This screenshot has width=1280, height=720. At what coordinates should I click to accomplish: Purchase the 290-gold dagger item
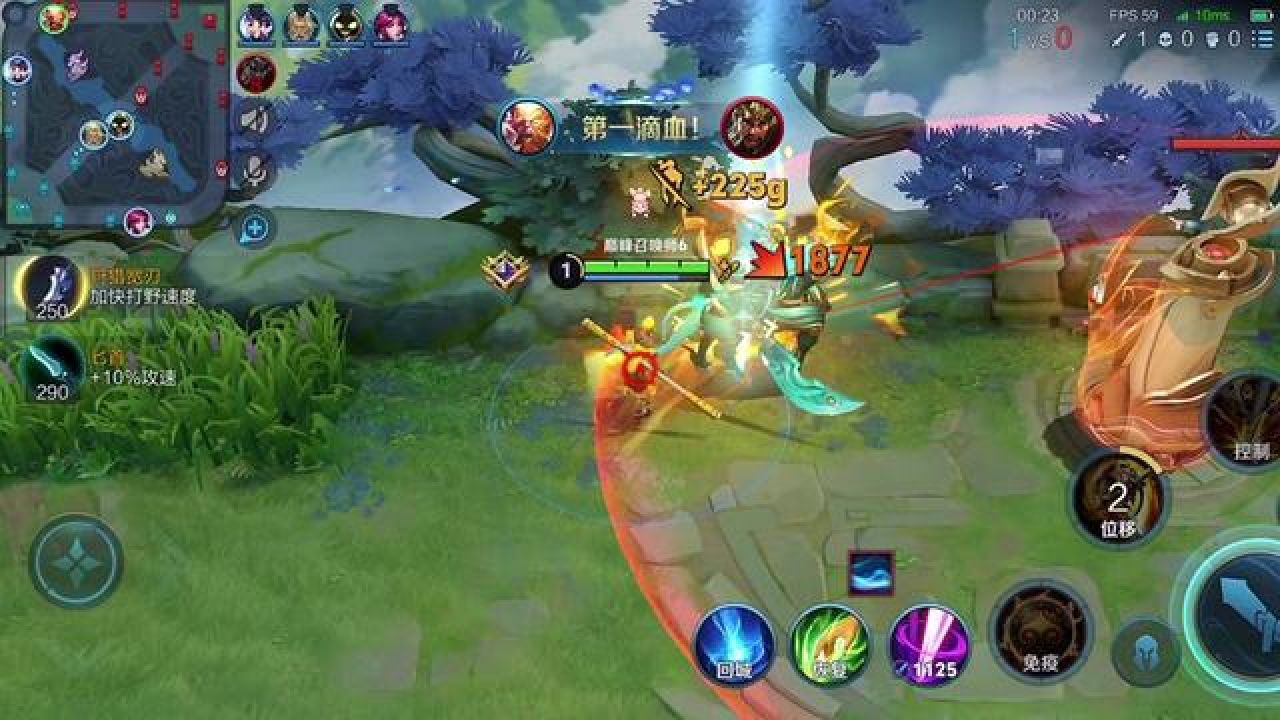(x=52, y=368)
